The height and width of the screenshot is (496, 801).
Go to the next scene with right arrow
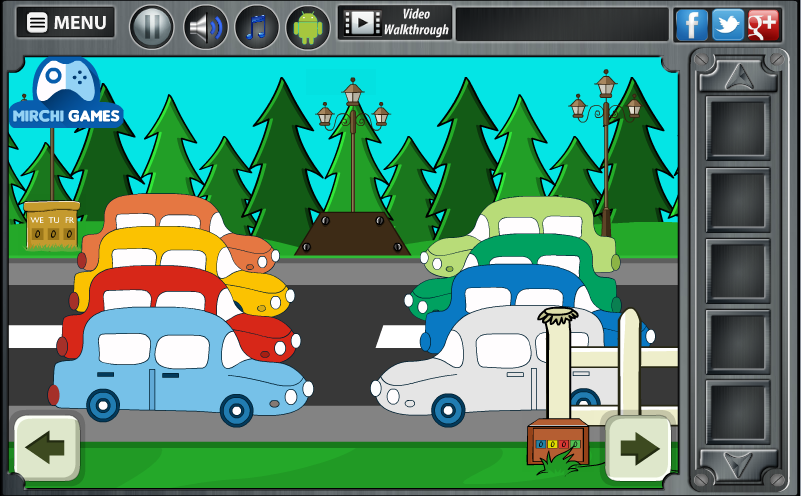coord(638,447)
